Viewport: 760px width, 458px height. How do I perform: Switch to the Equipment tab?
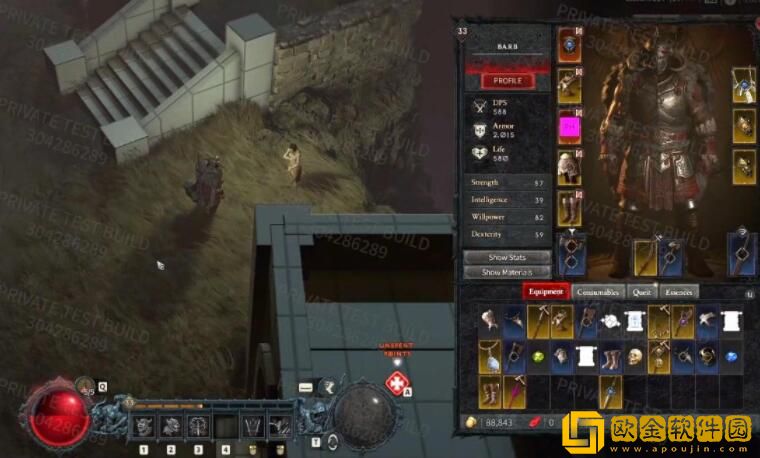[546, 292]
